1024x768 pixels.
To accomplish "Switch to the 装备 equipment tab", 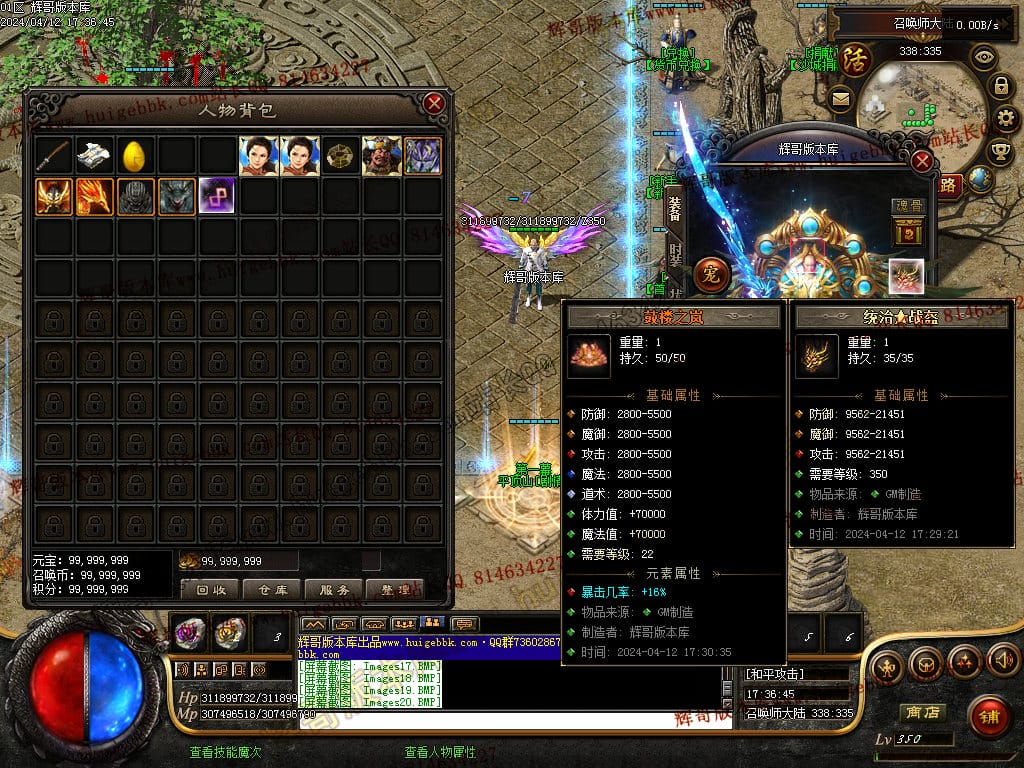I will [675, 207].
